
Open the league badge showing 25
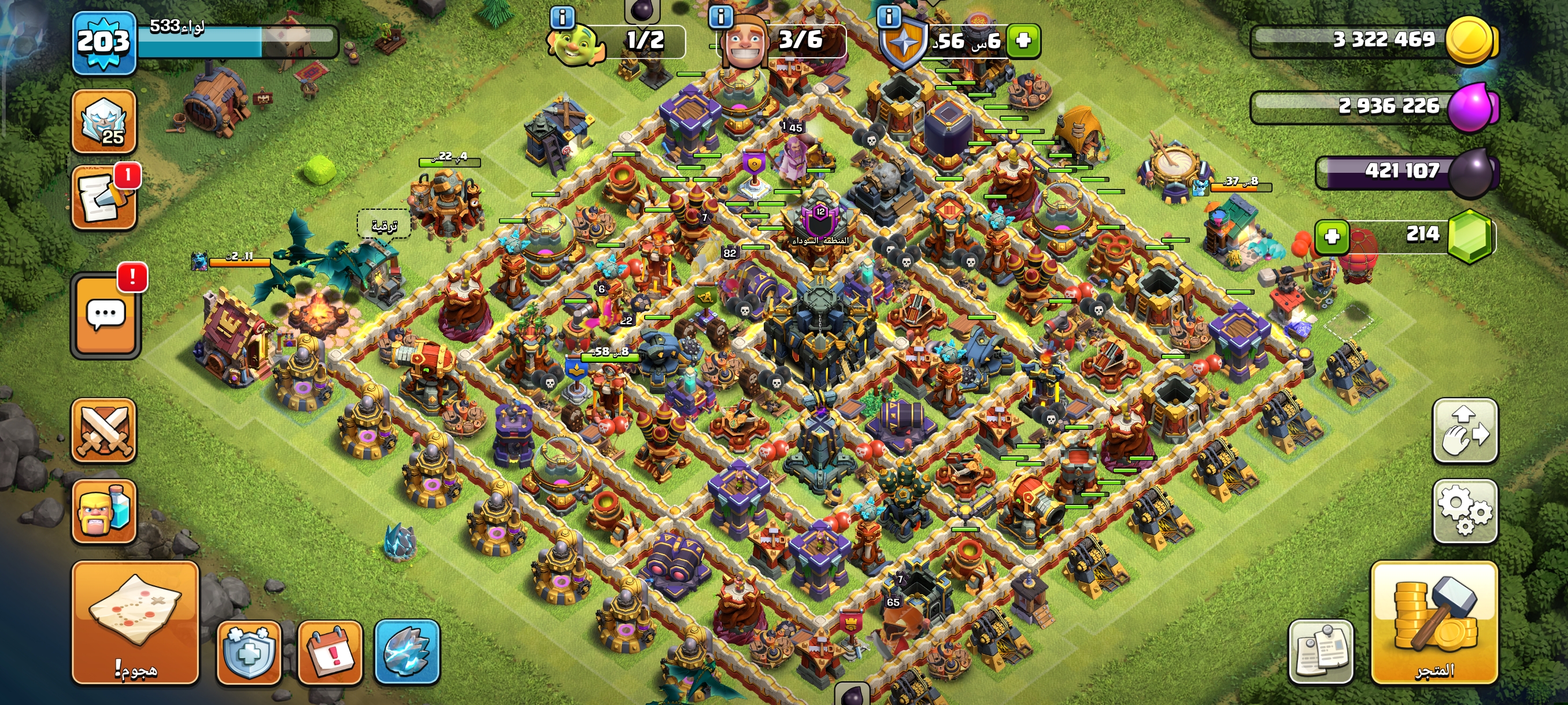point(104,121)
